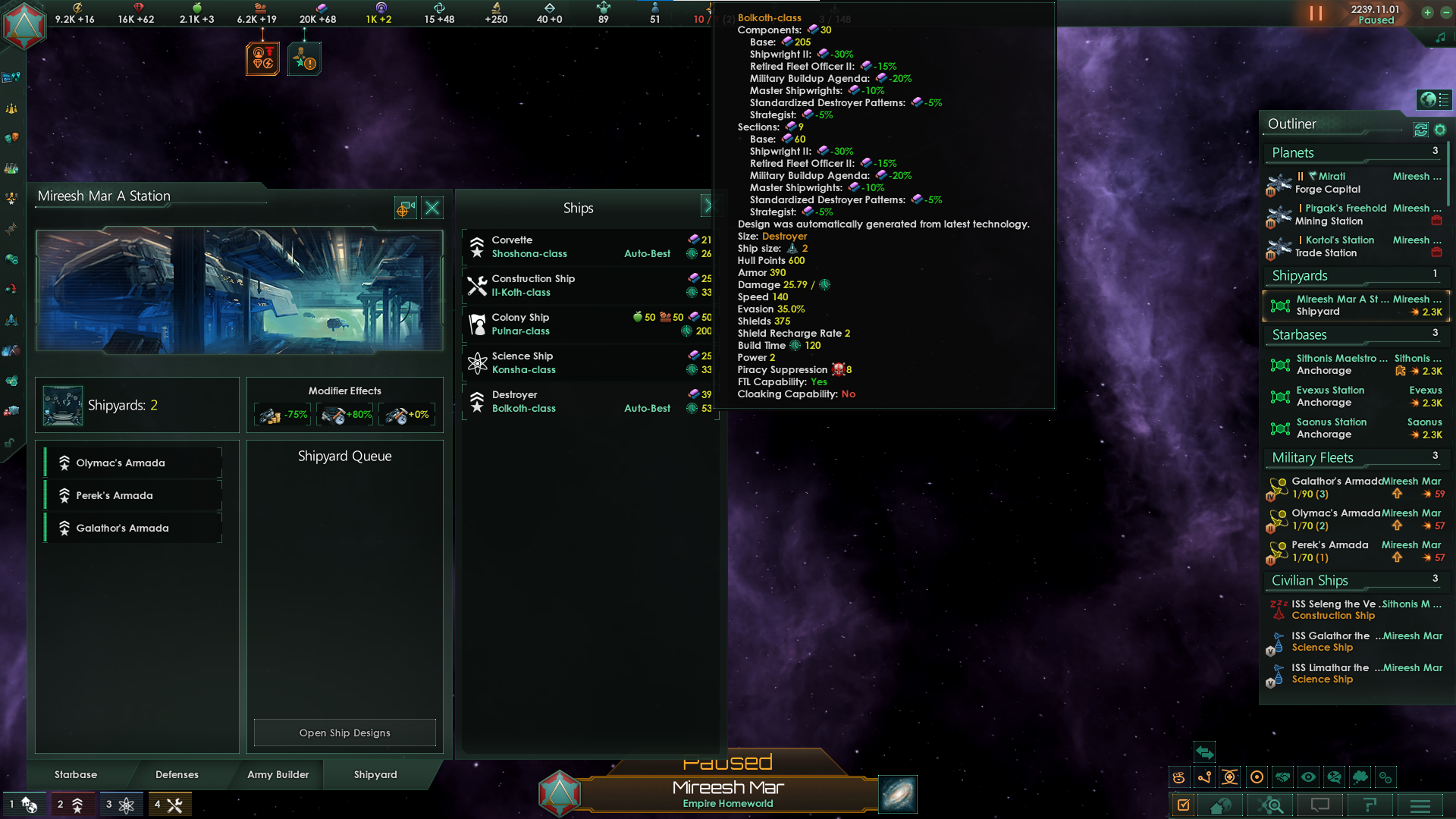
Task: Switch to the Defenses tab
Action: tap(177, 774)
